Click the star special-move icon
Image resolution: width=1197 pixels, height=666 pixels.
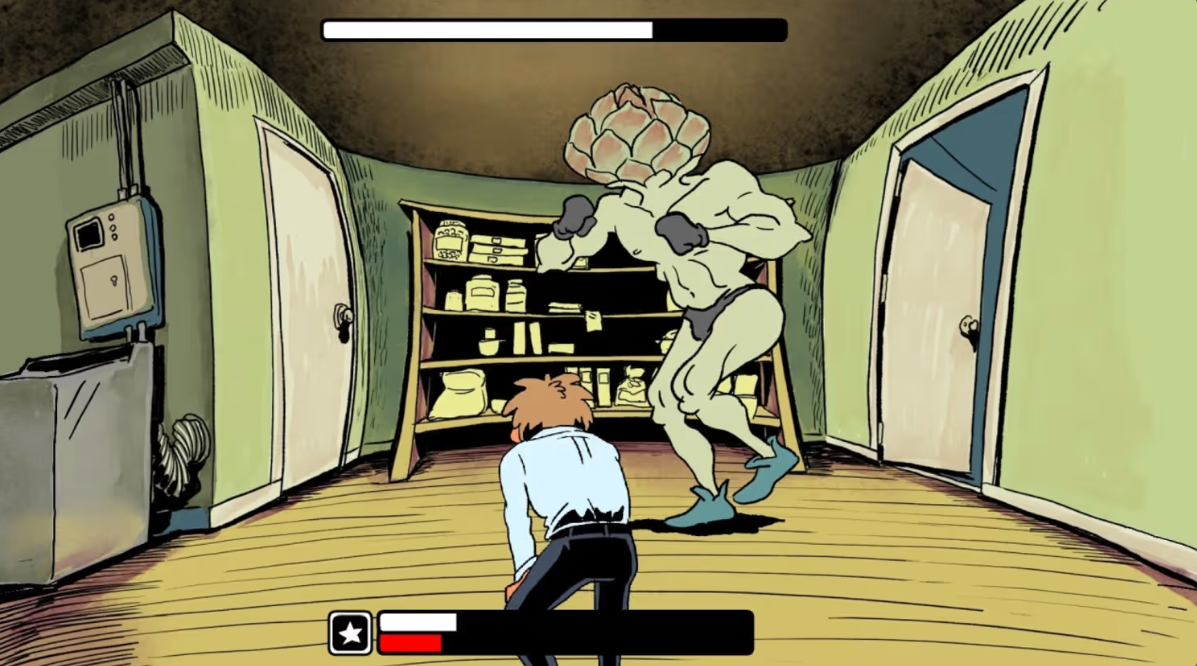point(350,632)
